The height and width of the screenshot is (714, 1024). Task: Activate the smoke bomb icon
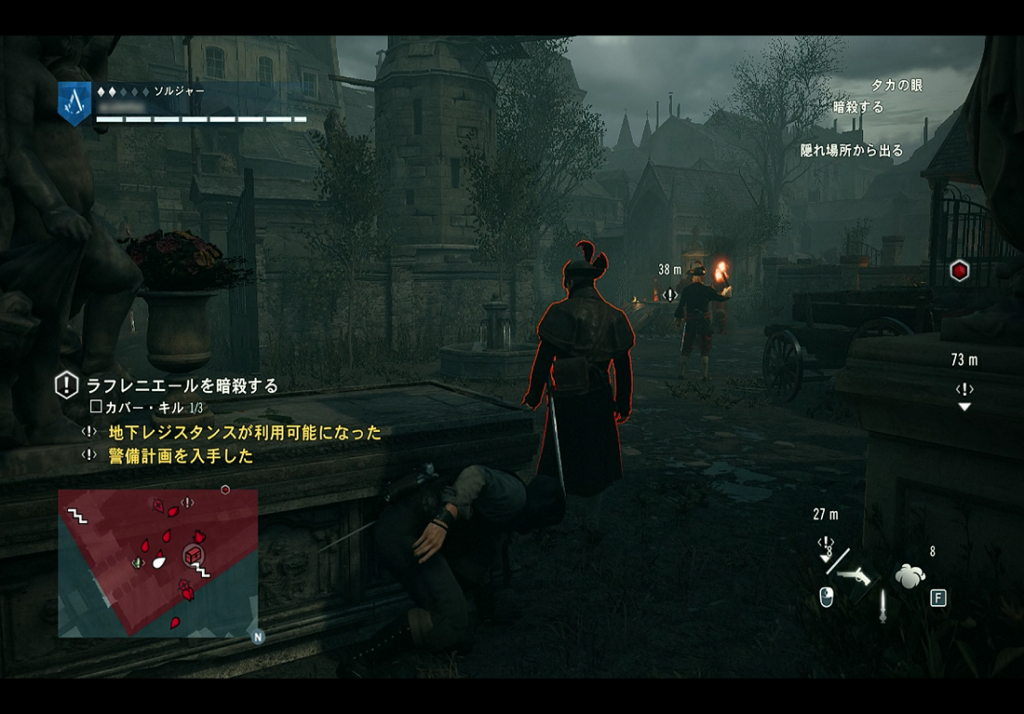coord(909,575)
